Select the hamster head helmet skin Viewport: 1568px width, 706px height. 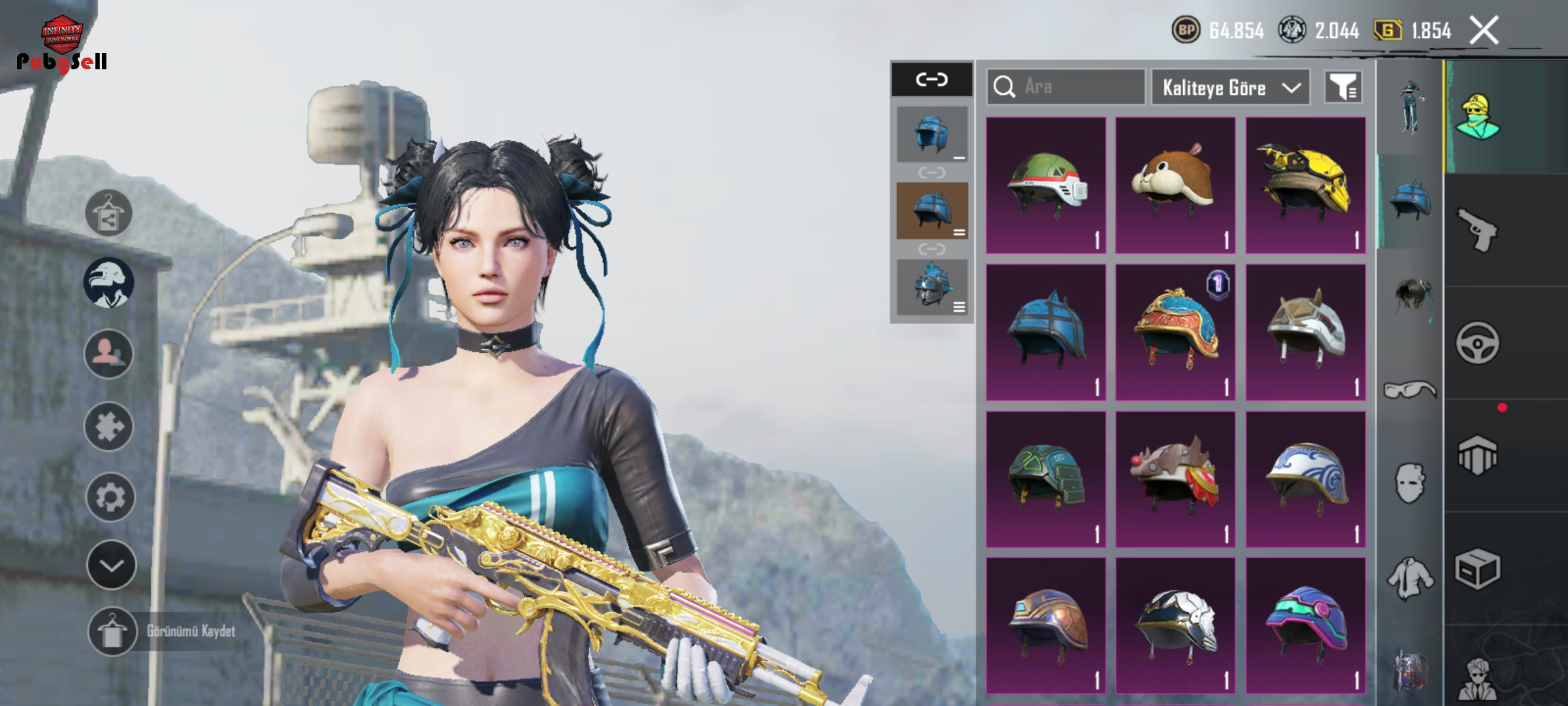tap(1175, 185)
